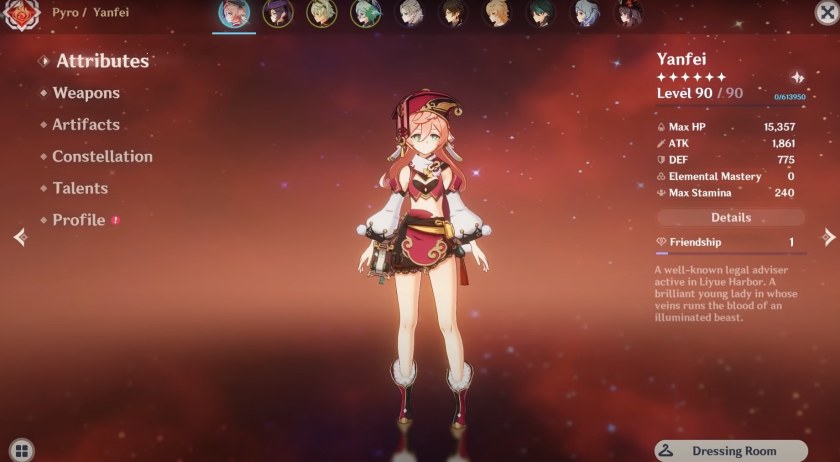The height and width of the screenshot is (462, 840).
Task: Show Yanfei's Constellation
Action: click(x=102, y=157)
